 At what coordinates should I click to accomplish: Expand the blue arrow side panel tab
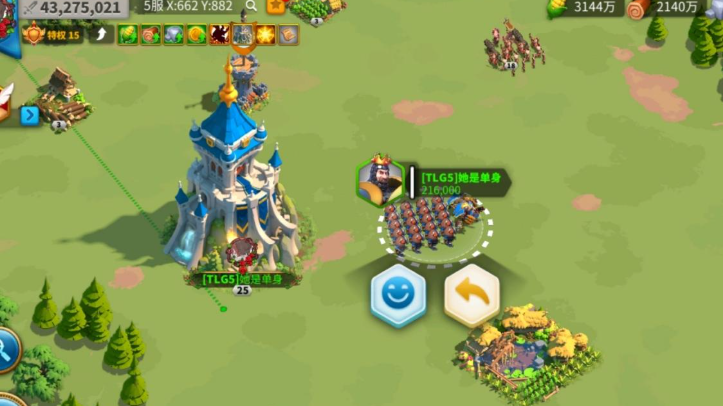[x=29, y=115]
